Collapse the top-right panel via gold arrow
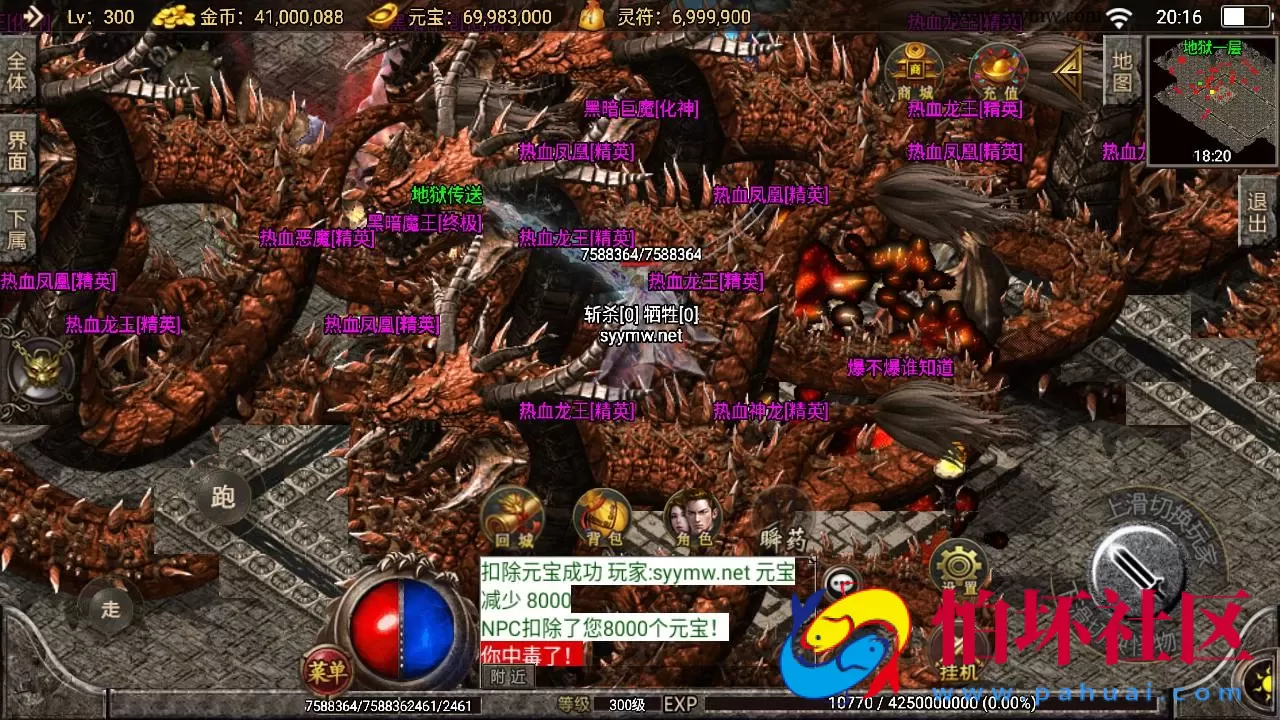The height and width of the screenshot is (720, 1280). tap(1066, 69)
